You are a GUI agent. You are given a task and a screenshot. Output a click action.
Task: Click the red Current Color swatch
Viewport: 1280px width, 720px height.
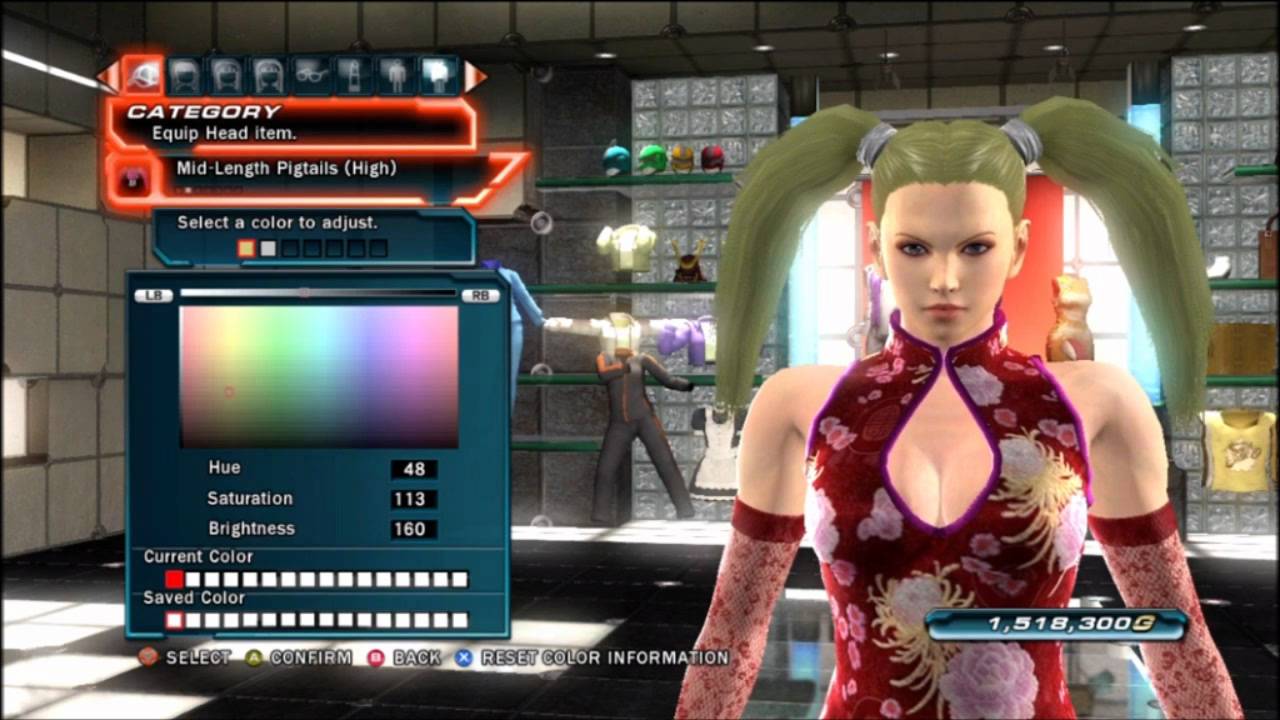point(174,579)
